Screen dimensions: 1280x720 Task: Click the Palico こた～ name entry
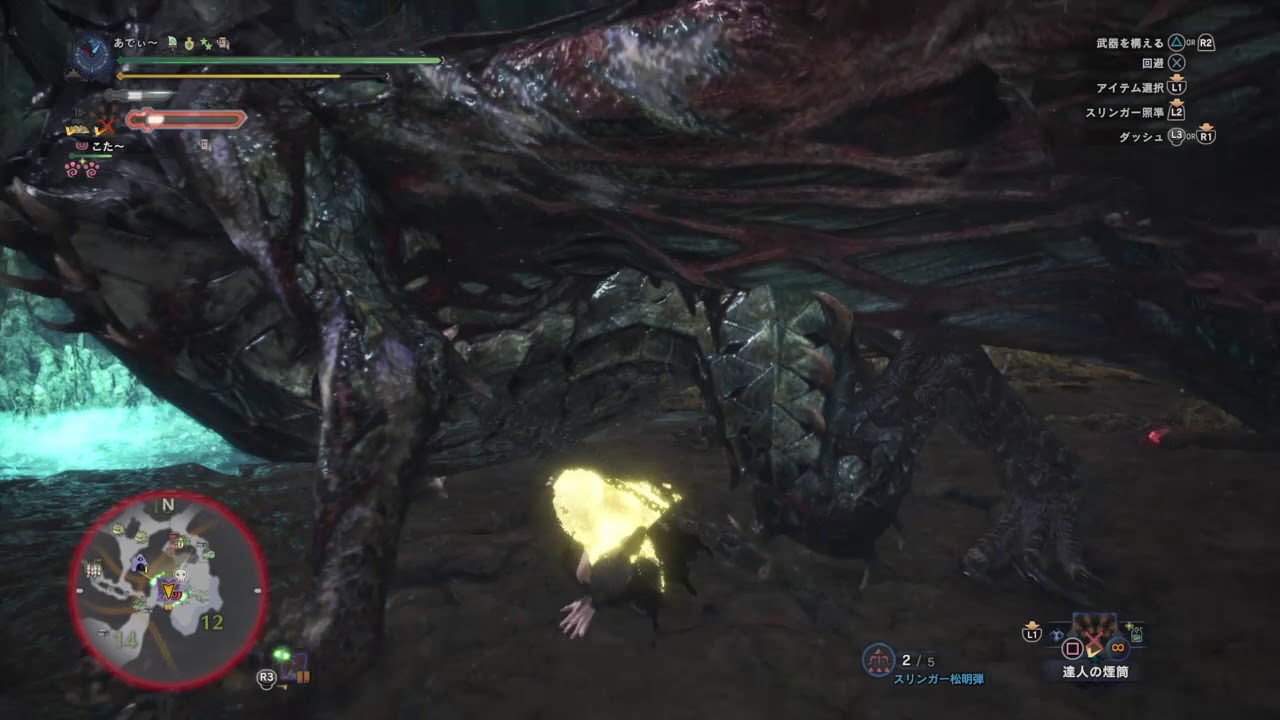105,146
